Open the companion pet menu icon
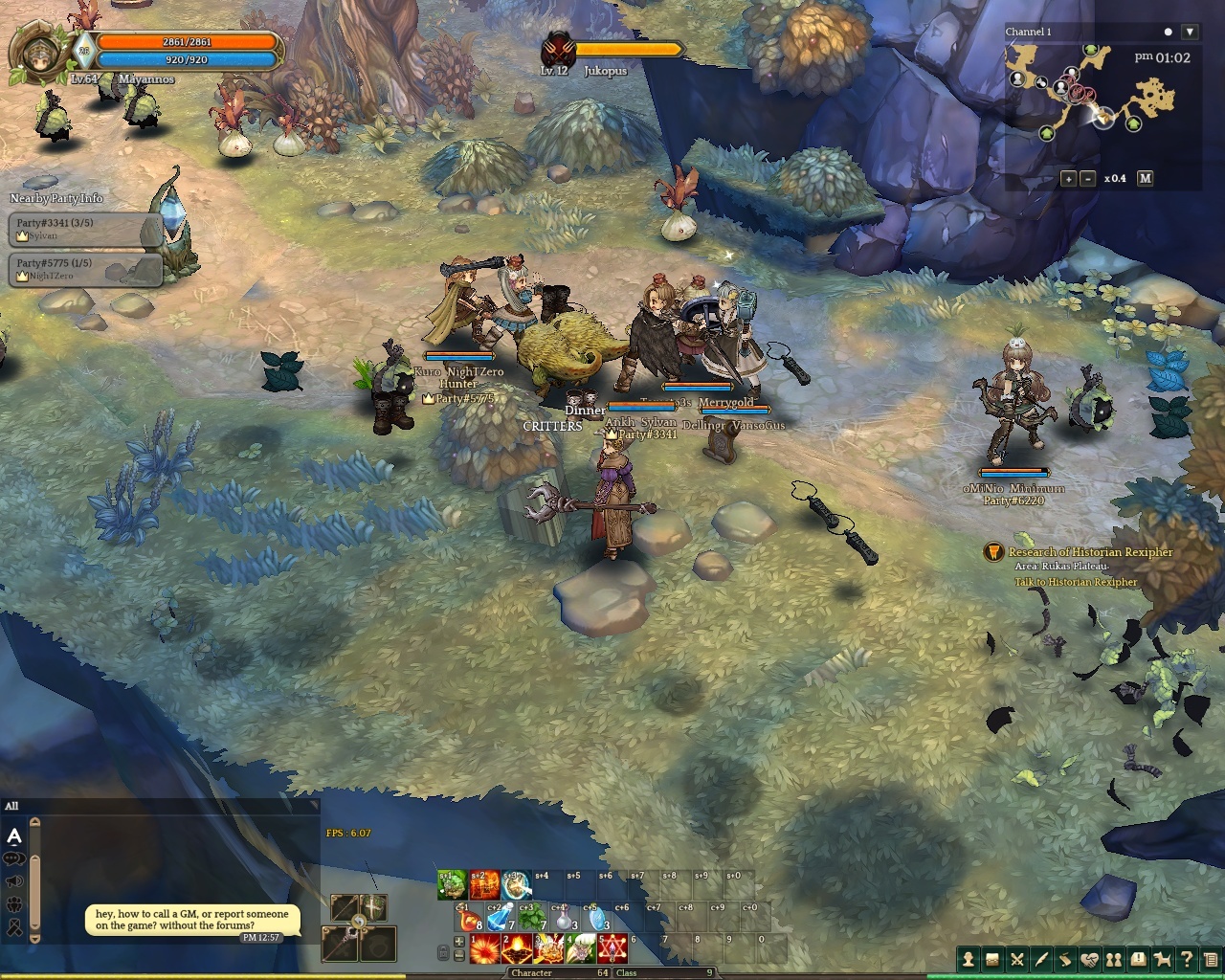This screenshot has height=980, width=1225. click(x=1162, y=959)
